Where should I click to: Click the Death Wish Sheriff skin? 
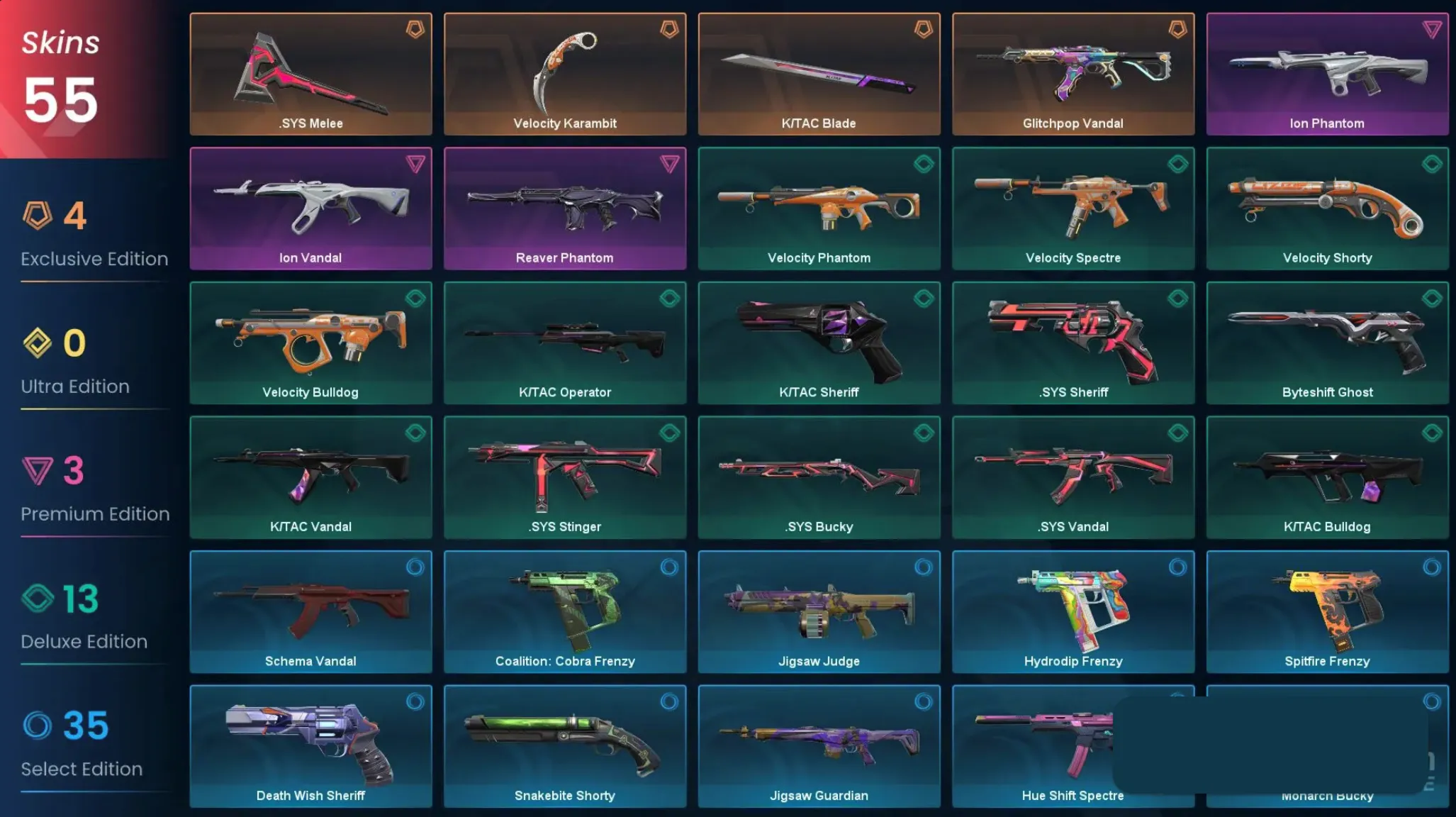point(310,745)
